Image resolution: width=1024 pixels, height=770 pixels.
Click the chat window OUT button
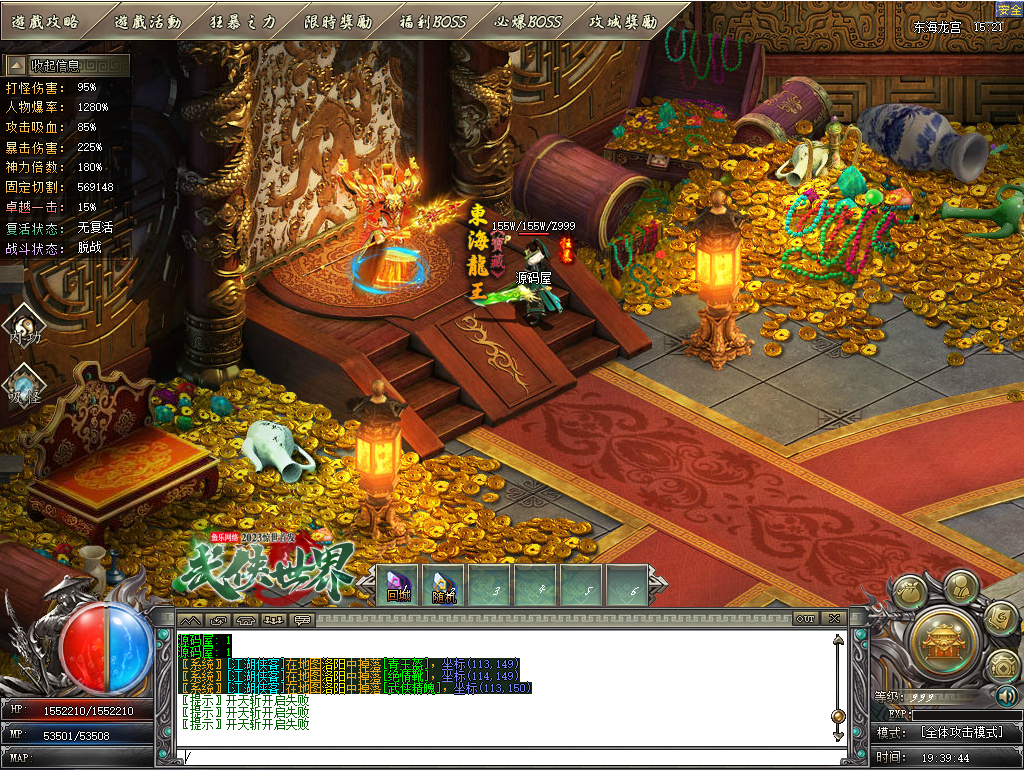tap(805, 619)
